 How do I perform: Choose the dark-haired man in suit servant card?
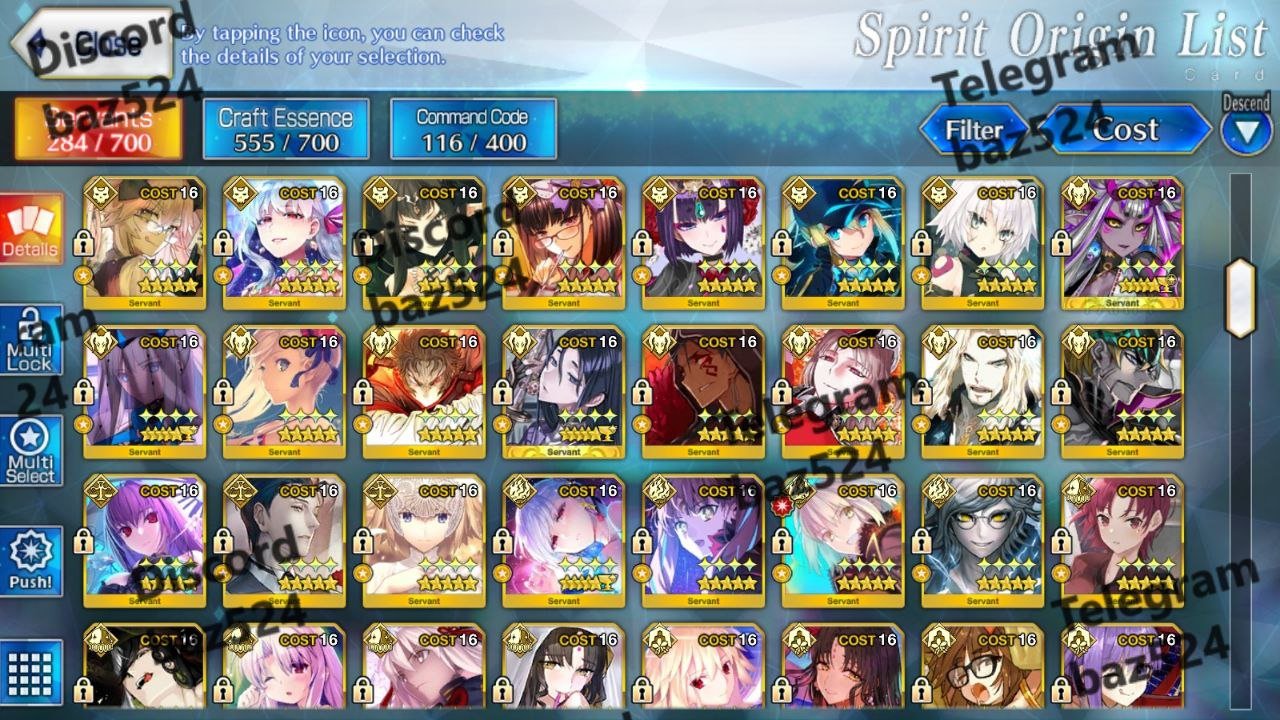(x=283, y=540)
